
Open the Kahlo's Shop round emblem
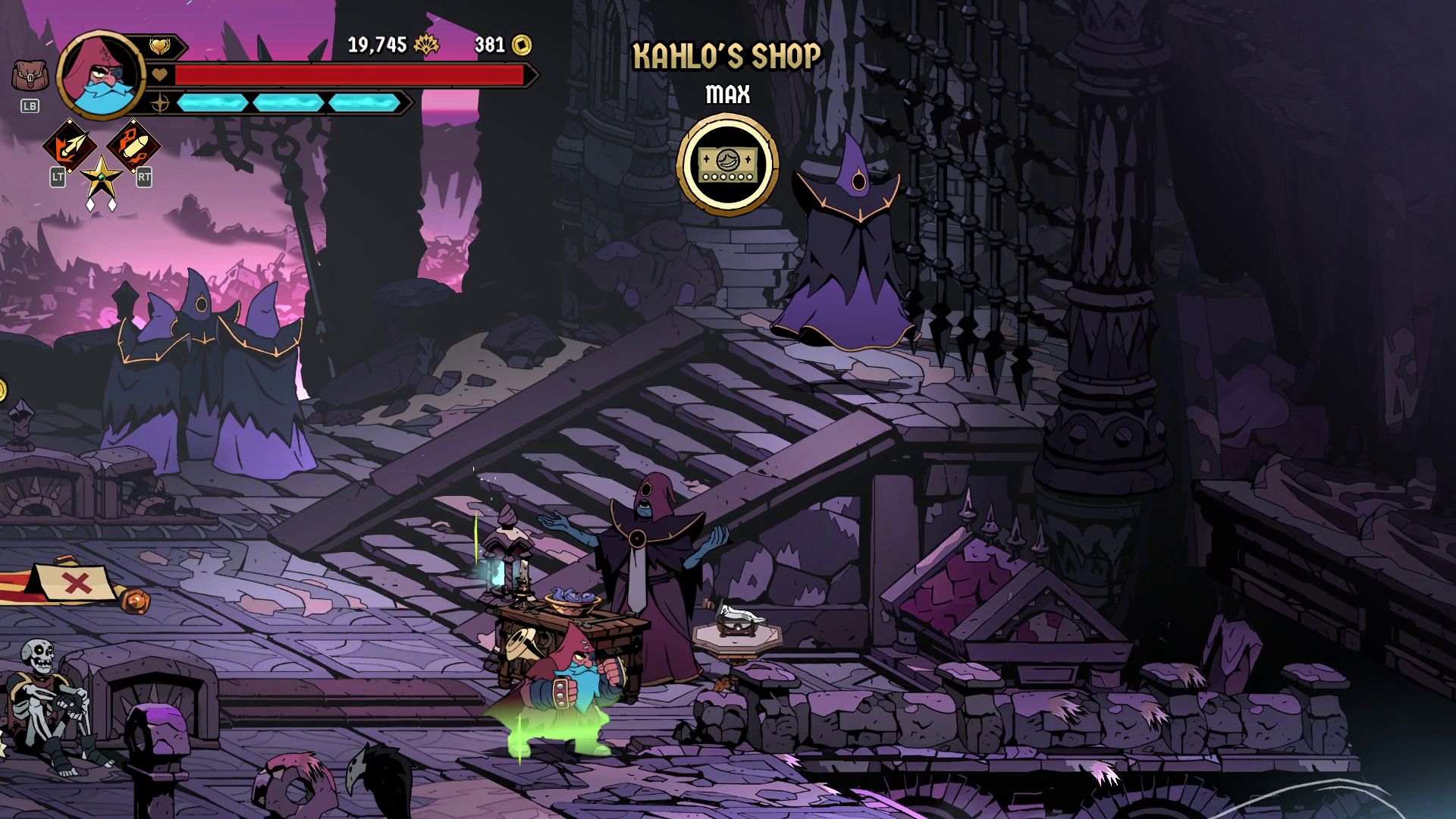pyautogui.click(x=727, y=164)
